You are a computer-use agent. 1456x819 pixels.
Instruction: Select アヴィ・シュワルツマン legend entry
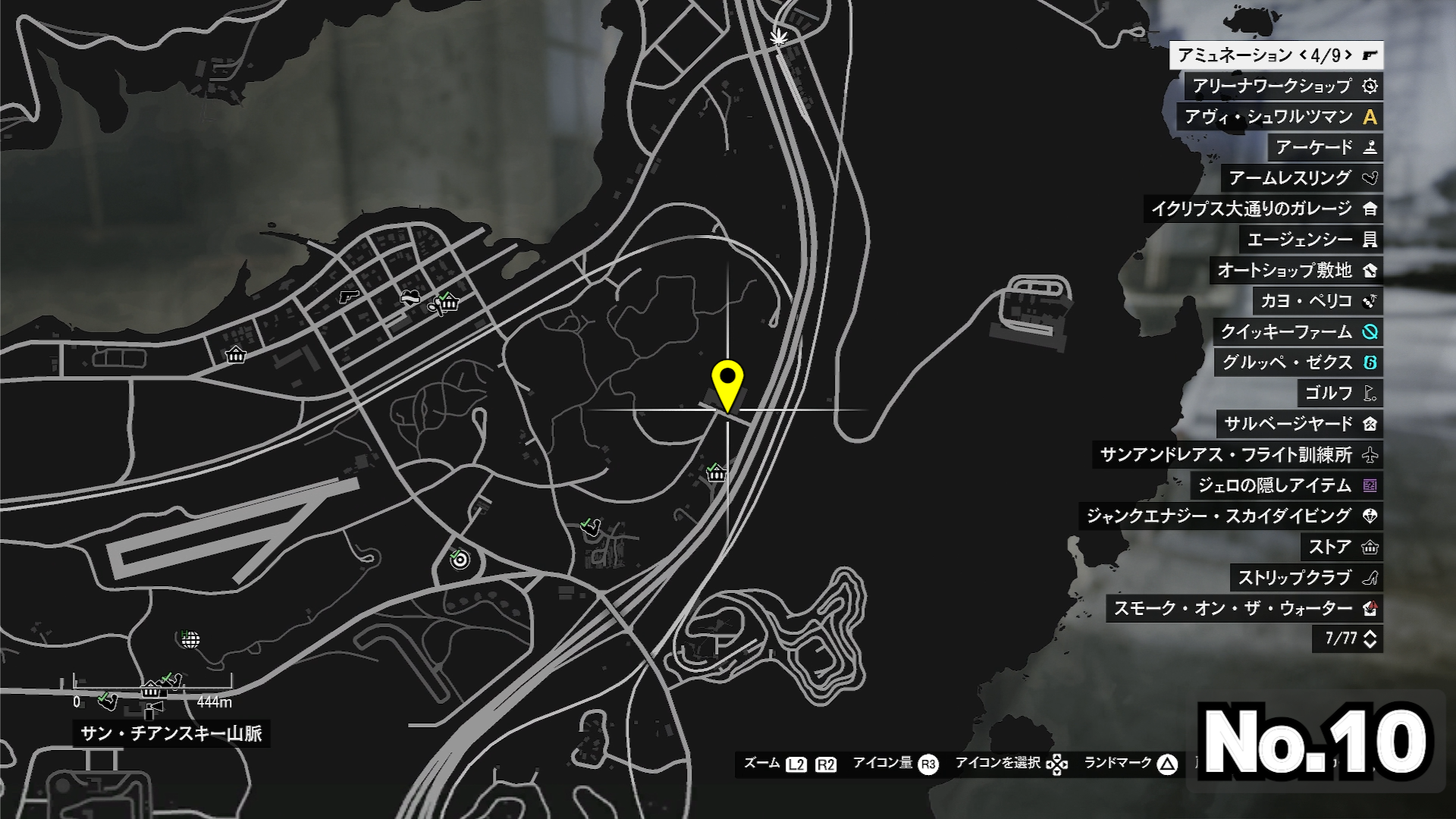pos(1279,117)
